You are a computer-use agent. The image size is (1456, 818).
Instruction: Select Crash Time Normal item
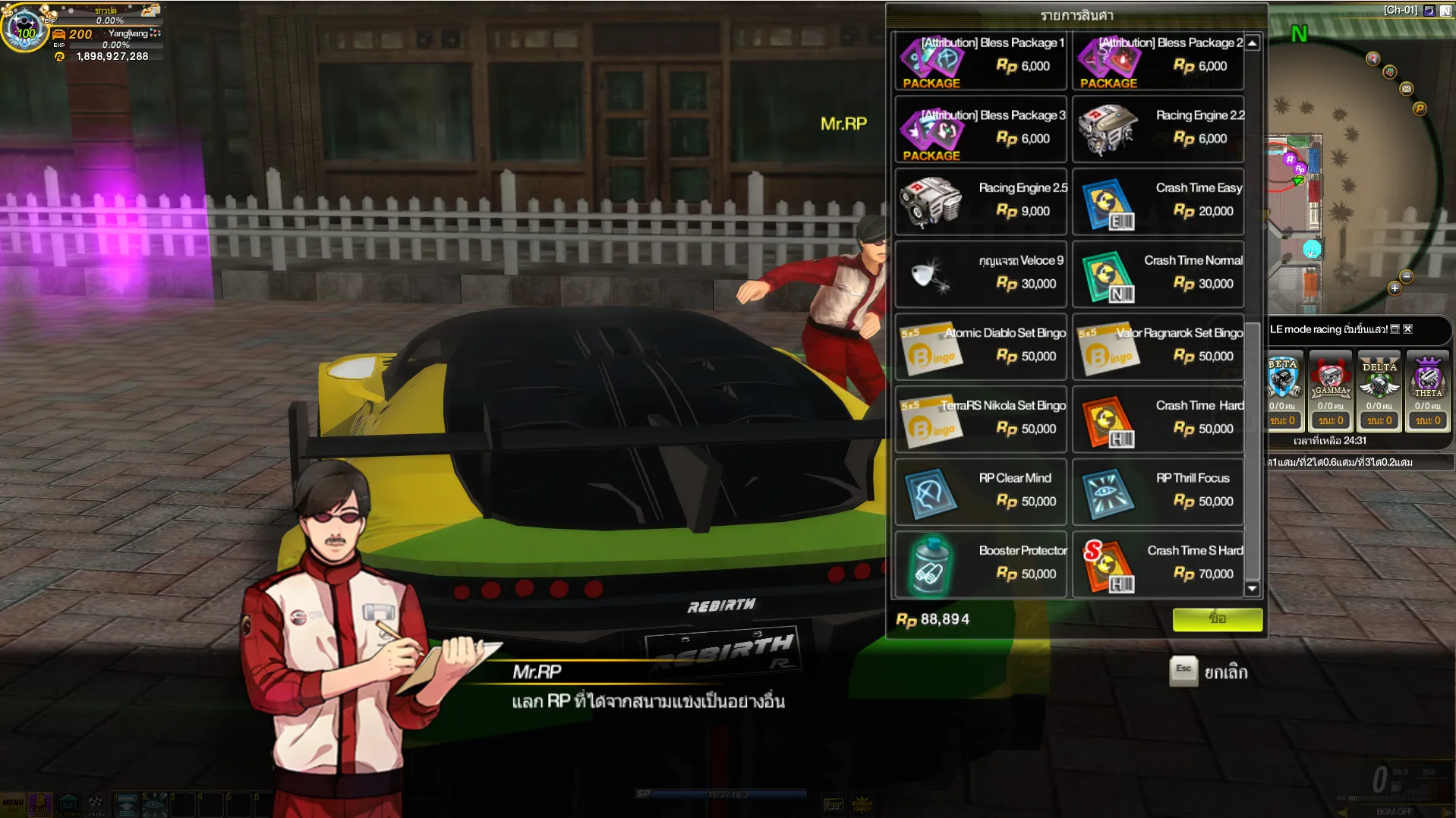pyautogui.click(x=1158, y=274)
